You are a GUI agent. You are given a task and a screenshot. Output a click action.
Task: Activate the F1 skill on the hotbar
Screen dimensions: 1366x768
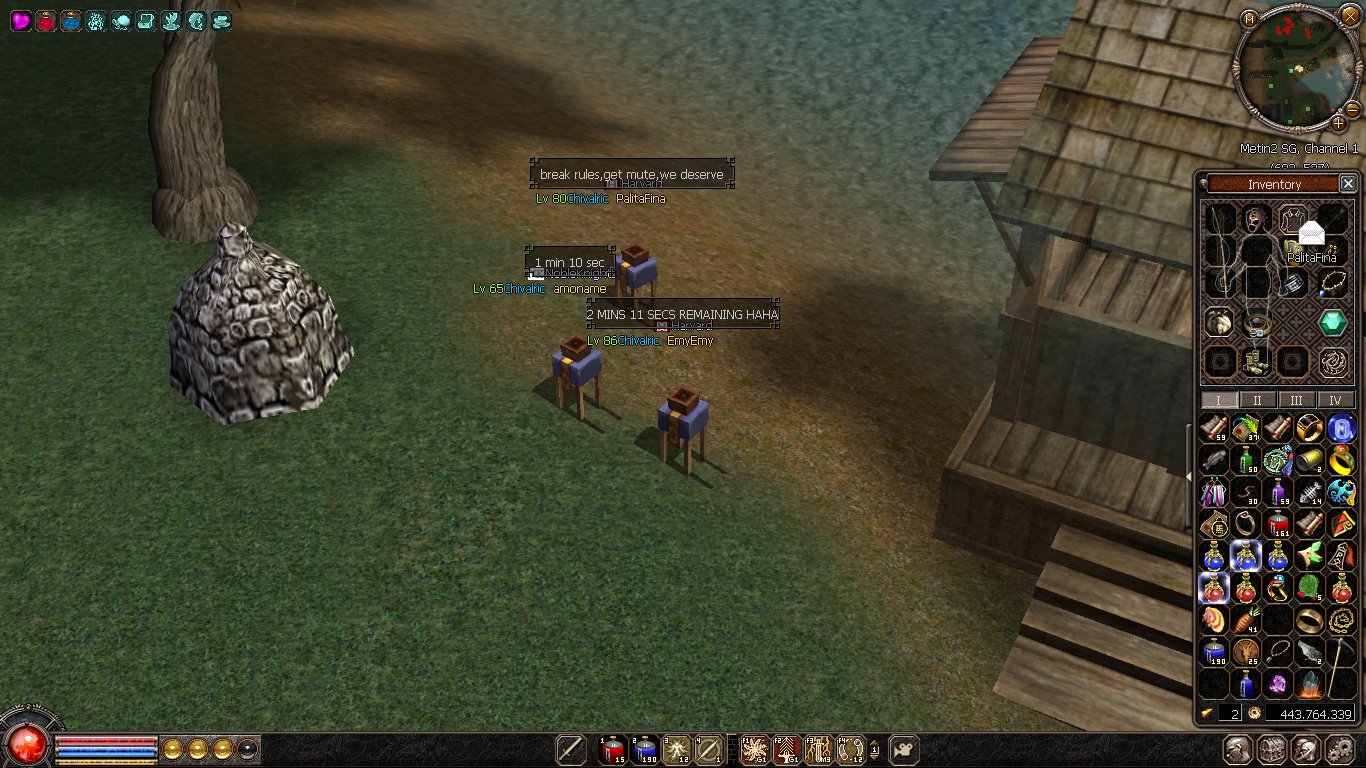[754, 749]
